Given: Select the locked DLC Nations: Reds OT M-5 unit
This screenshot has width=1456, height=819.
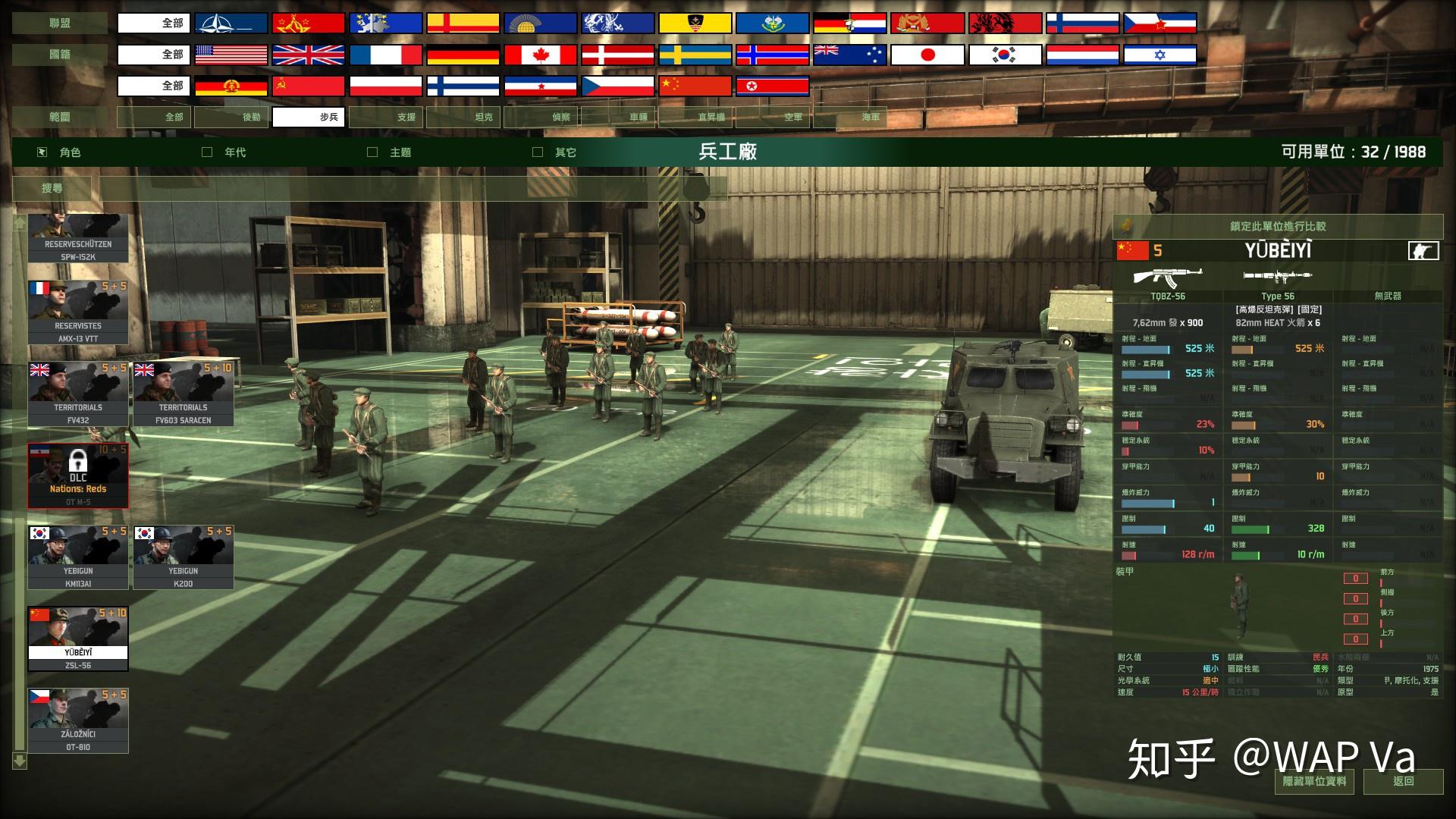Looking at the screenshot, I should 77,475.
